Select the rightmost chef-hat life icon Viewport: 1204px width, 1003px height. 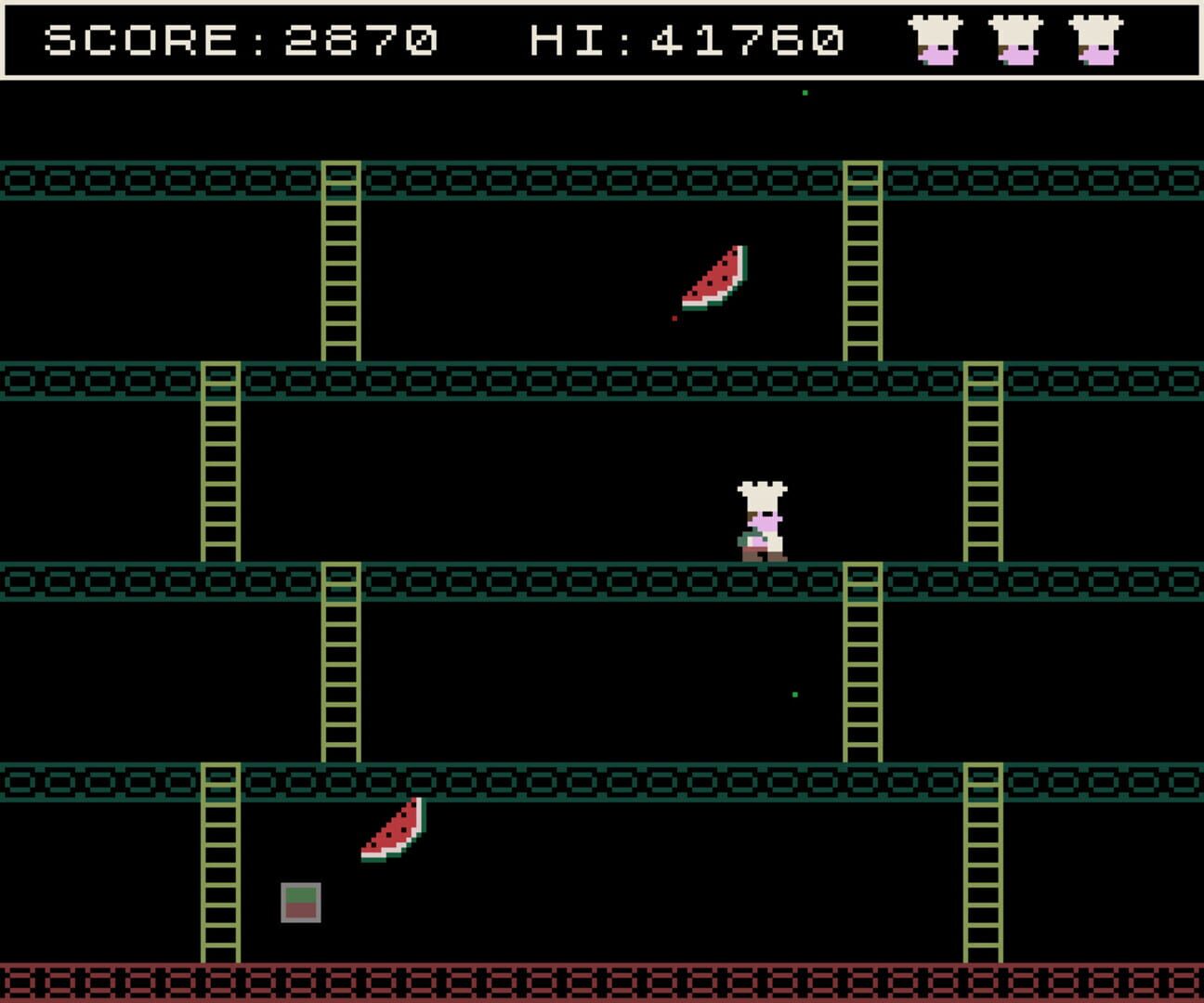pos(1100,42)
